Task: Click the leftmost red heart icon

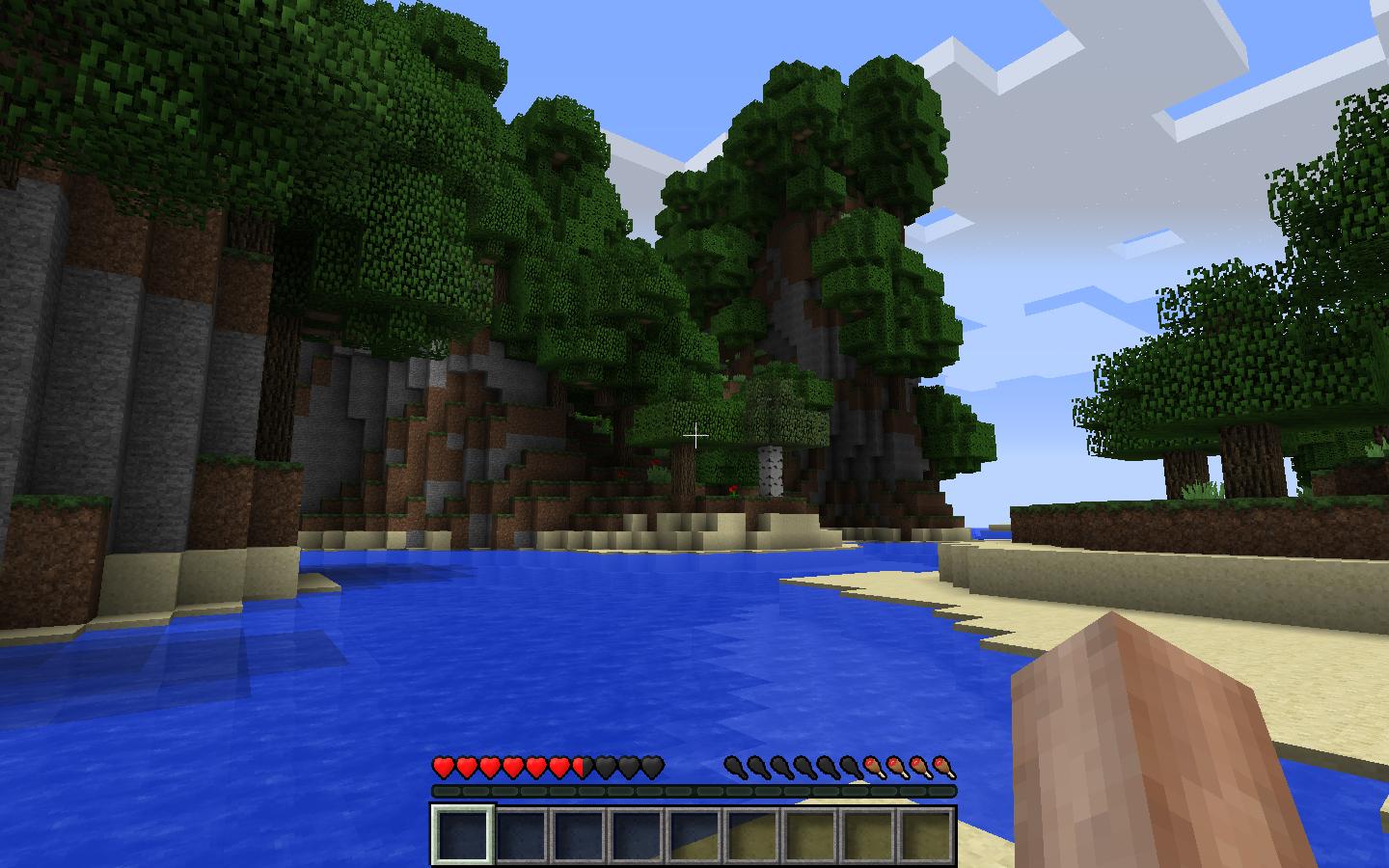Action: click(442, 767)
